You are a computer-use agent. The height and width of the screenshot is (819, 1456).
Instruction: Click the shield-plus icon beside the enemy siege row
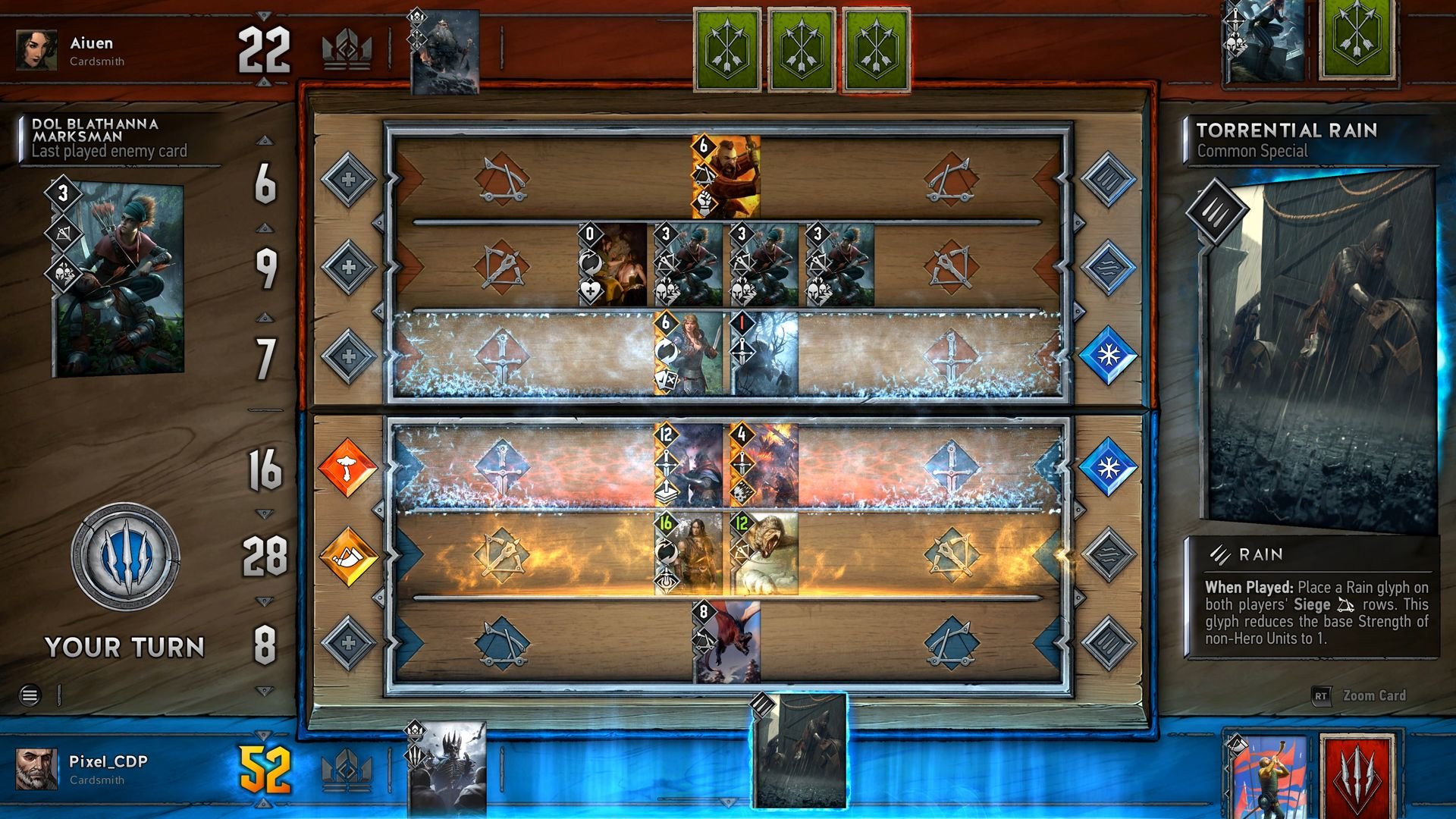click(349, 178)
